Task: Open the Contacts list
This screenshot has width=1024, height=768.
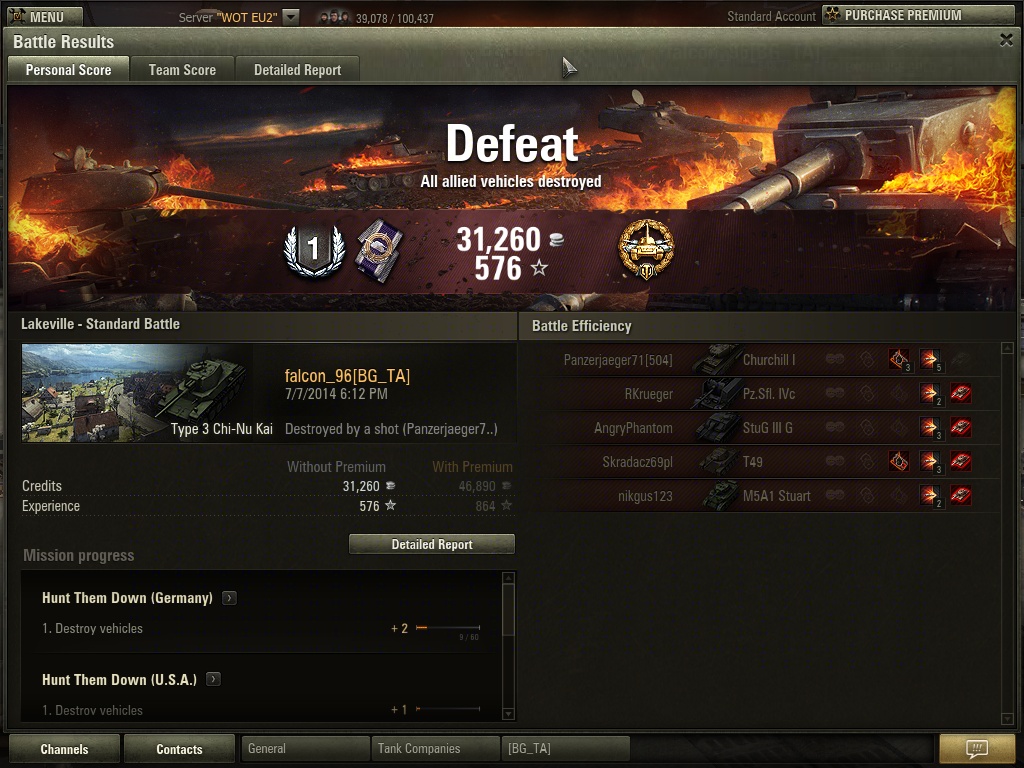Action: pos(179,749)
